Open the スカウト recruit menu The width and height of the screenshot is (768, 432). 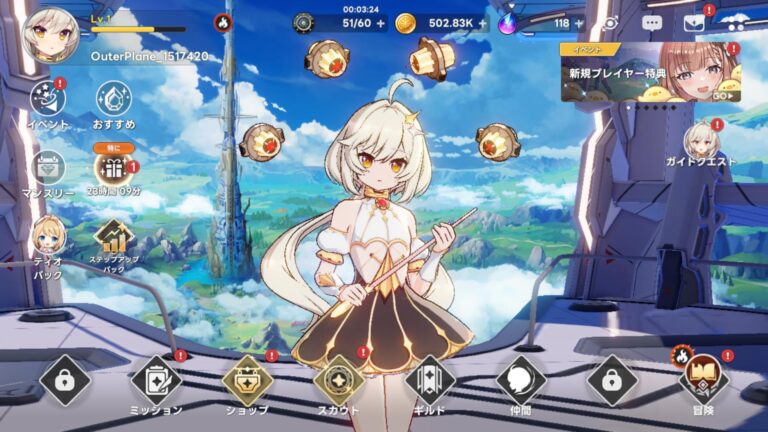tap(338, 381)
